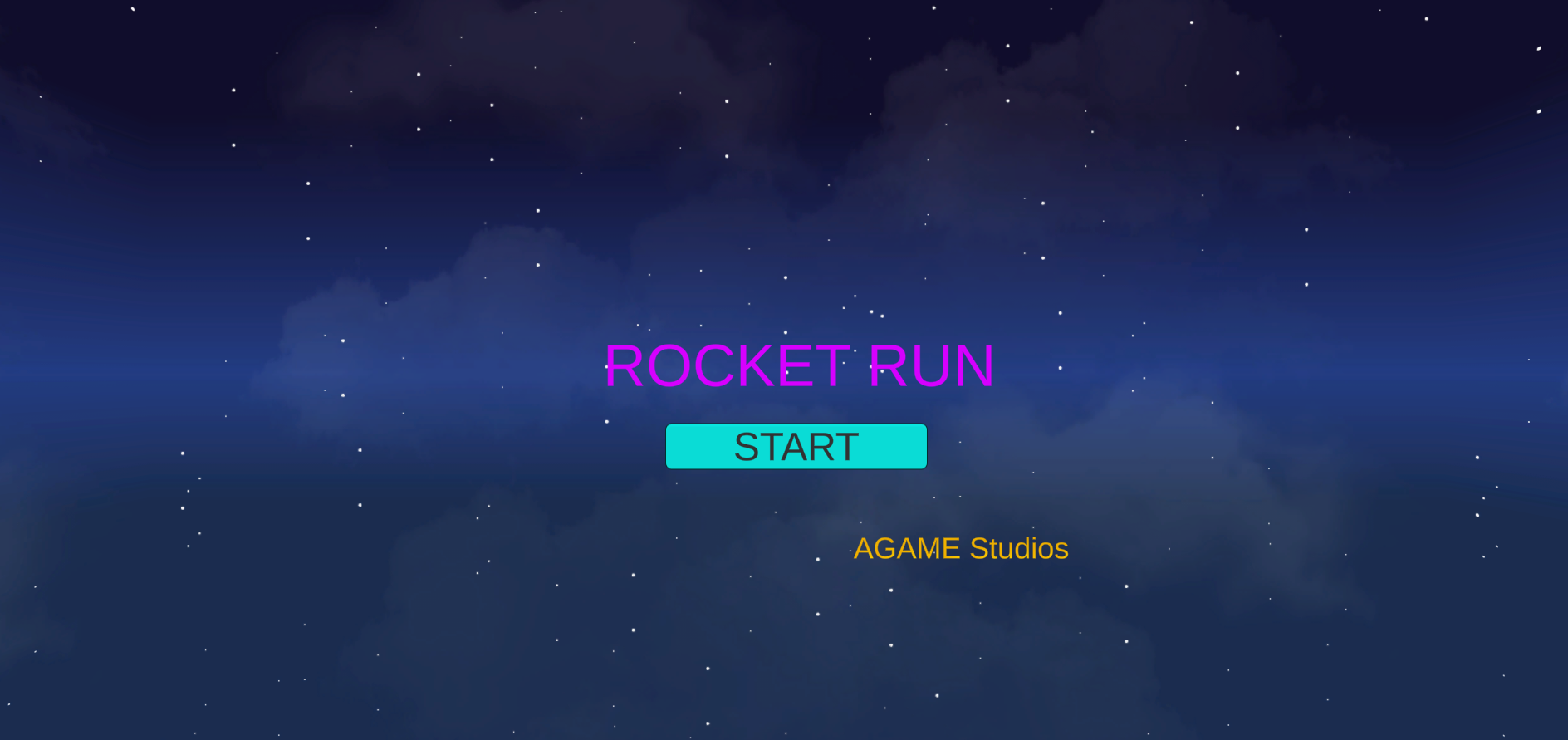Screen dimensions: 1568x740
Task: Click the ROCKET RUN title text
Action: tap(798, 365)
